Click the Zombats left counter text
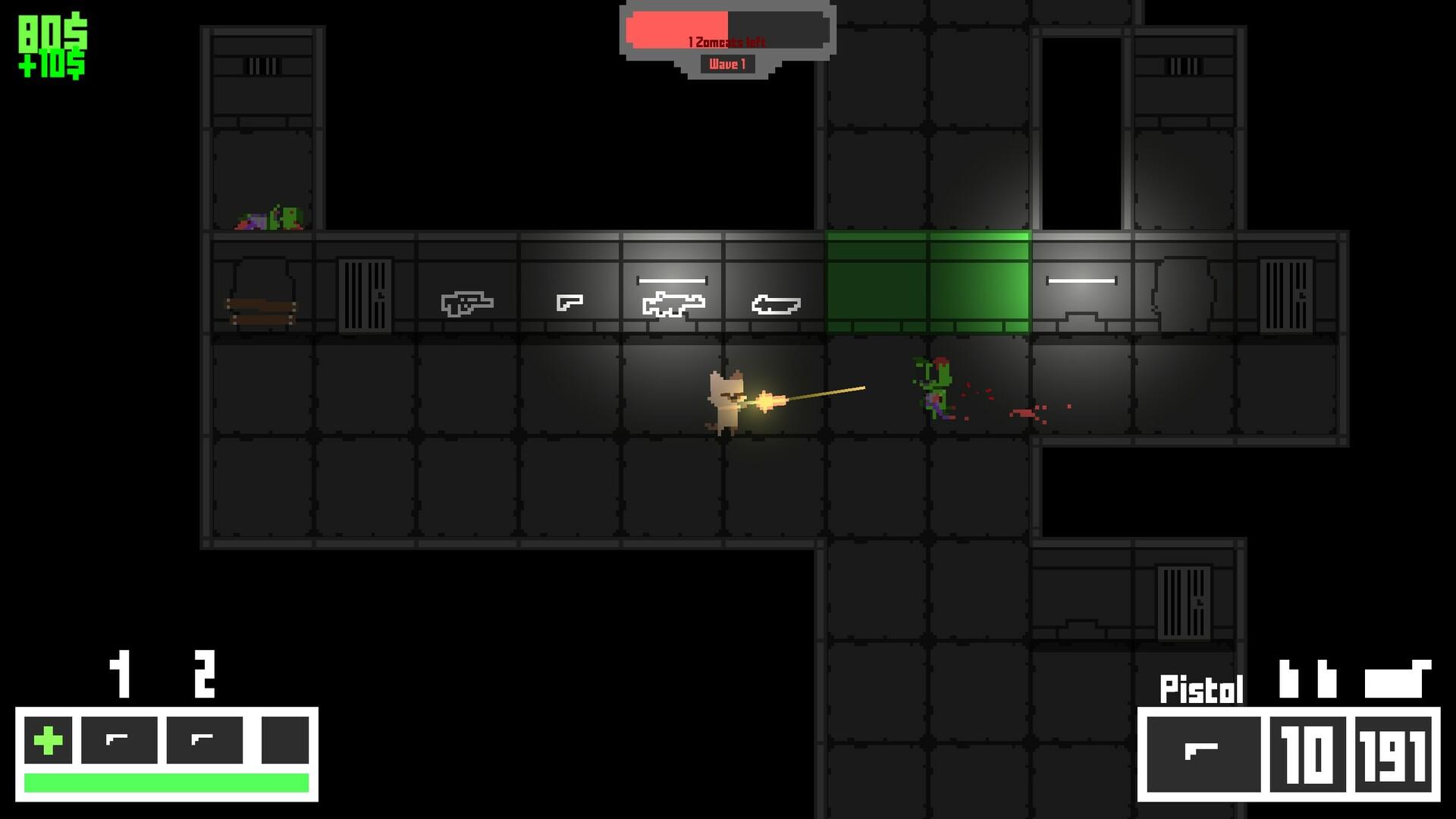This screenshot has width=1456, height=819. (x=726, y=43)
